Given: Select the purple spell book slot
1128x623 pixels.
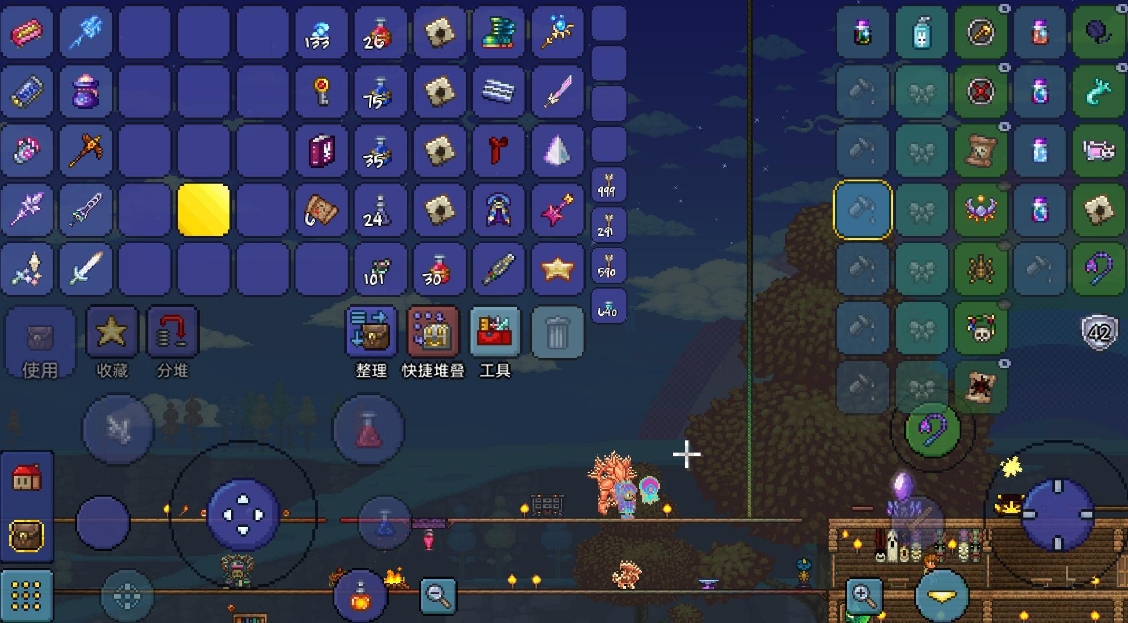Looking at the screenshot, I should click(322, 151).
